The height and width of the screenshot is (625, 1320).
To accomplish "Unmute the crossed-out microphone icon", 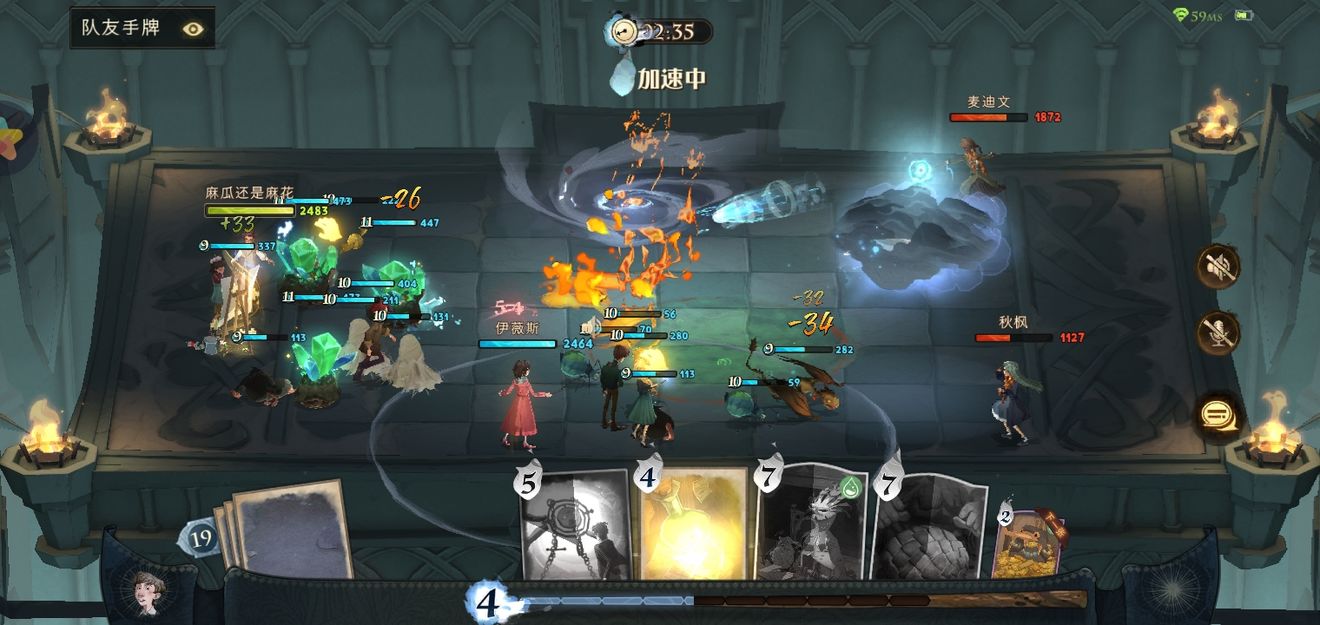I will click(1219, 333).
